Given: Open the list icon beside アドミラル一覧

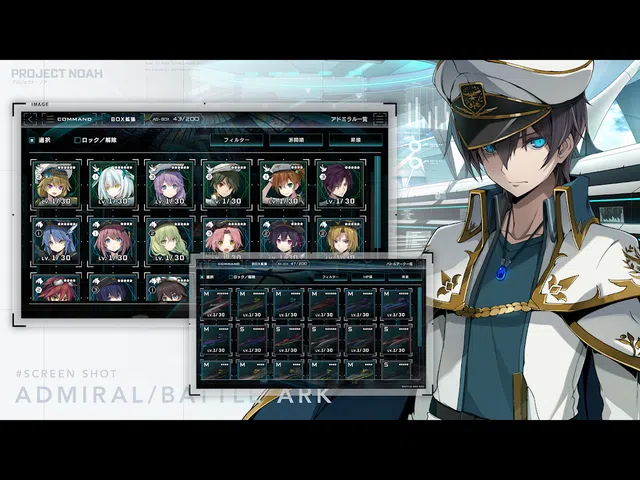Looking at the screenshot, I should (x=380, y=119).
